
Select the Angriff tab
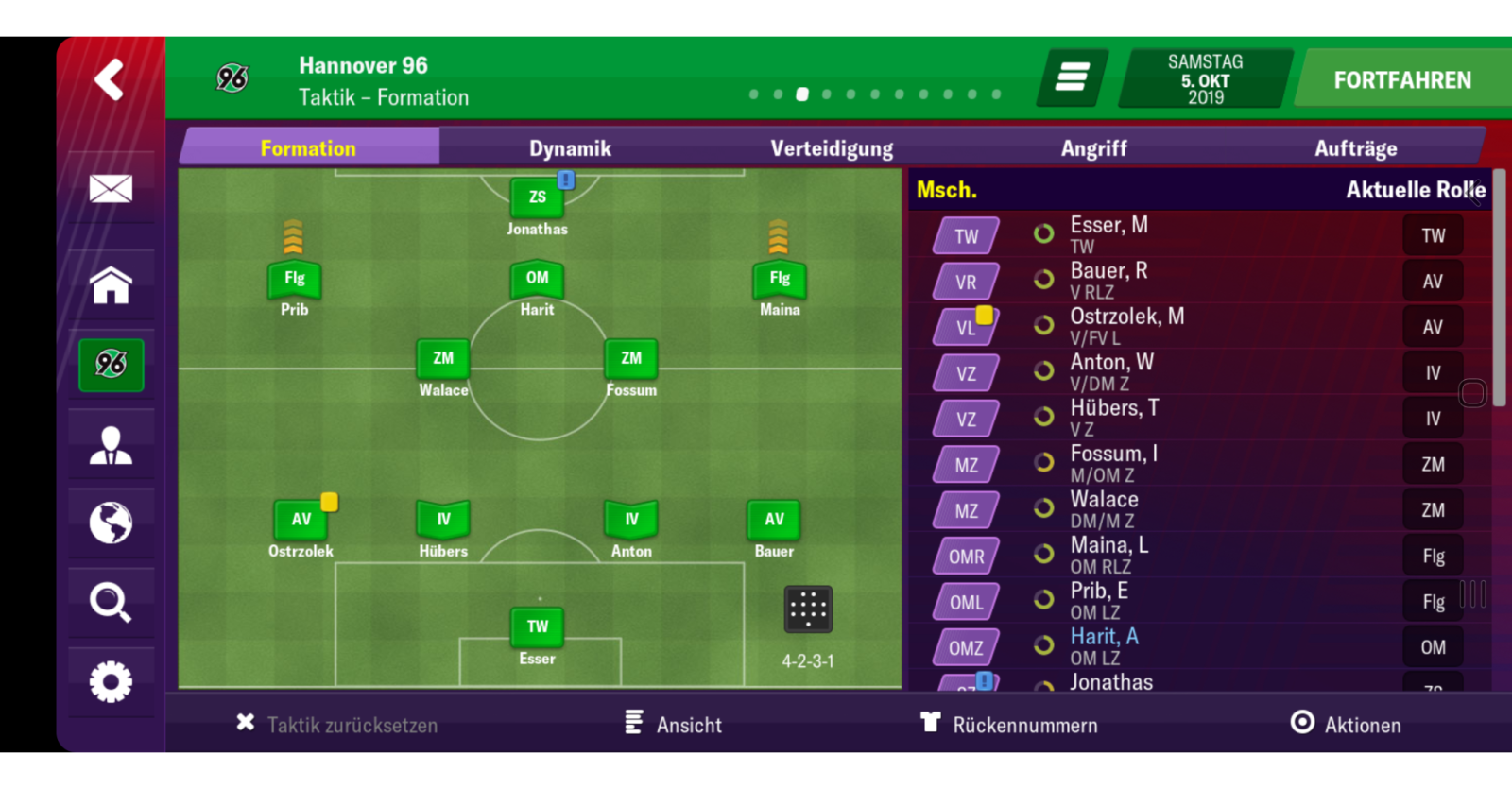pos(1093,148)
